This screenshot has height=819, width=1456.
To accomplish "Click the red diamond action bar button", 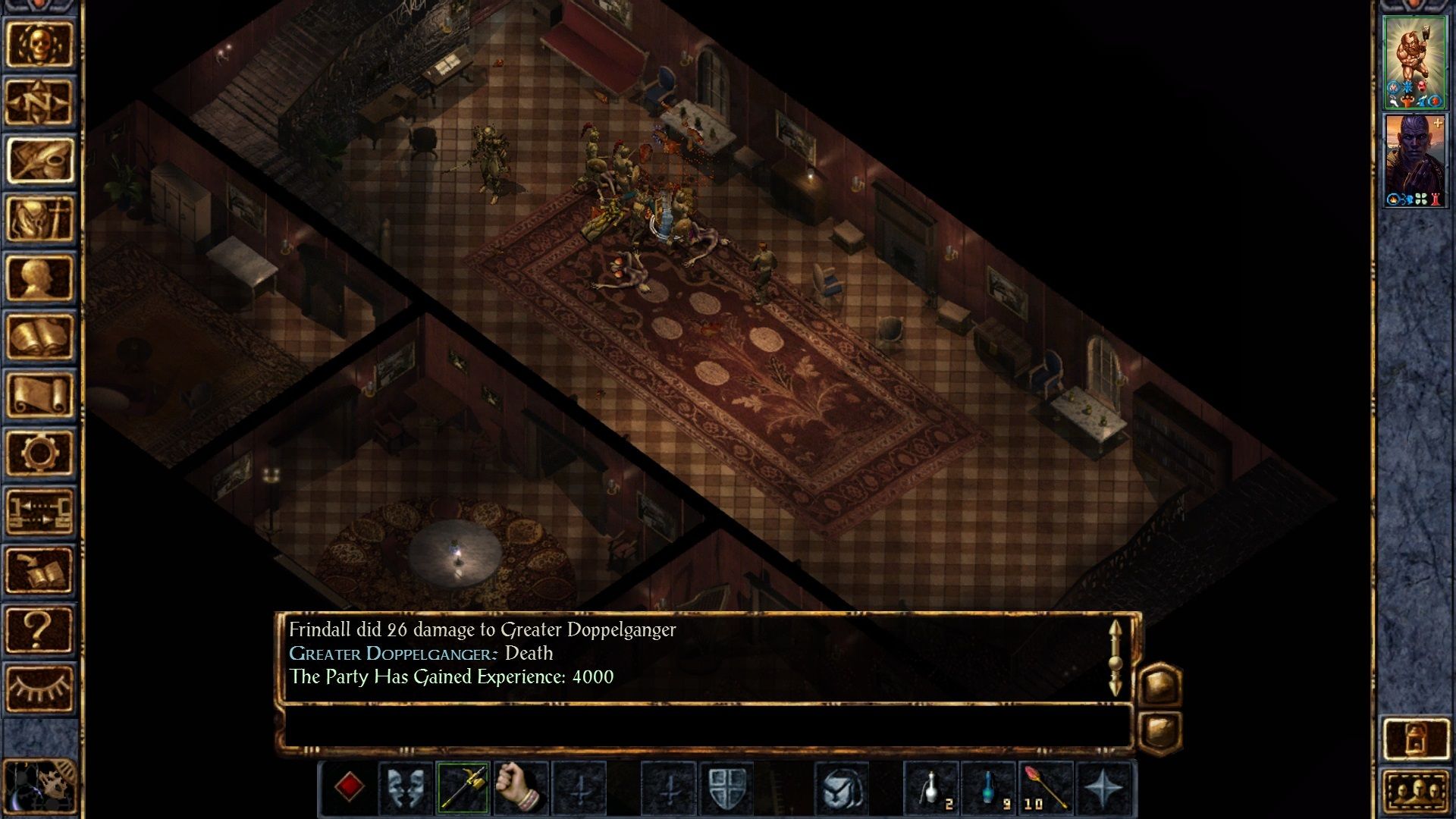I will [349, 787].
